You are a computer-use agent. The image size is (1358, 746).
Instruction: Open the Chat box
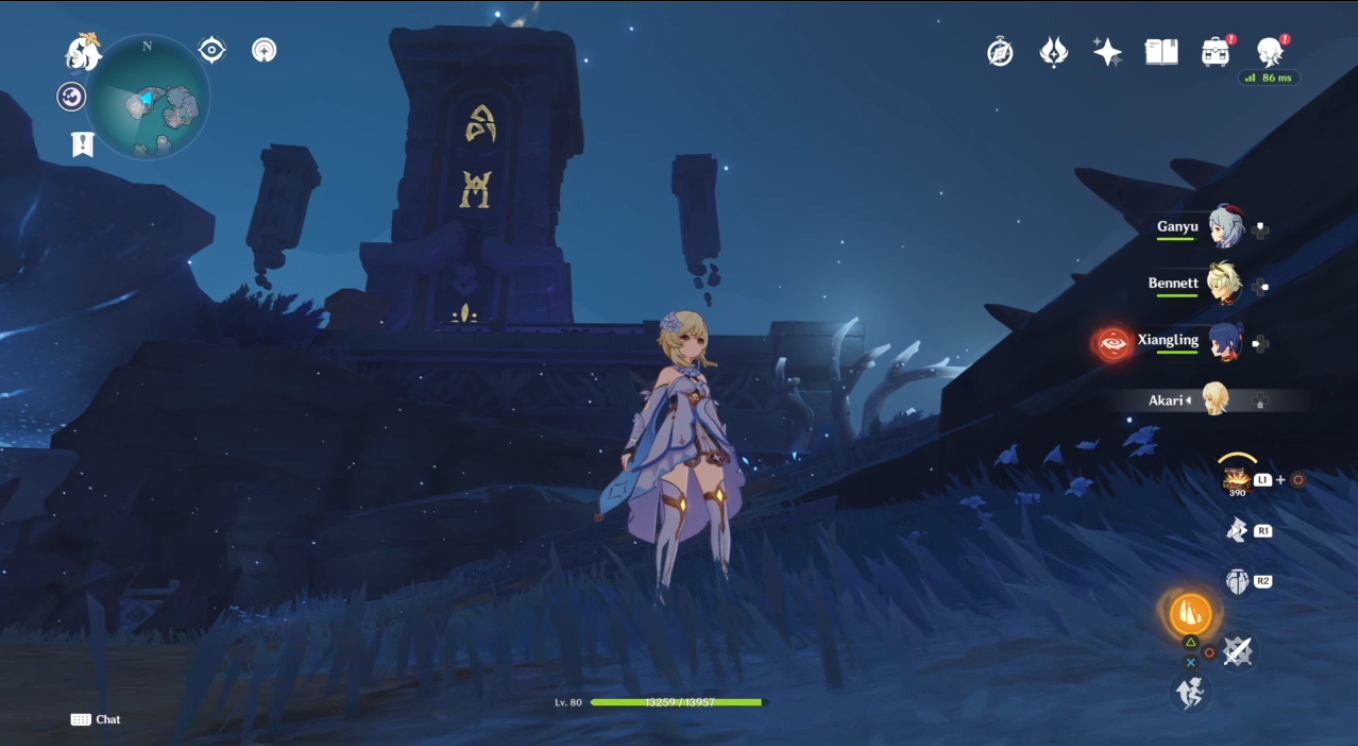(96, 719)
